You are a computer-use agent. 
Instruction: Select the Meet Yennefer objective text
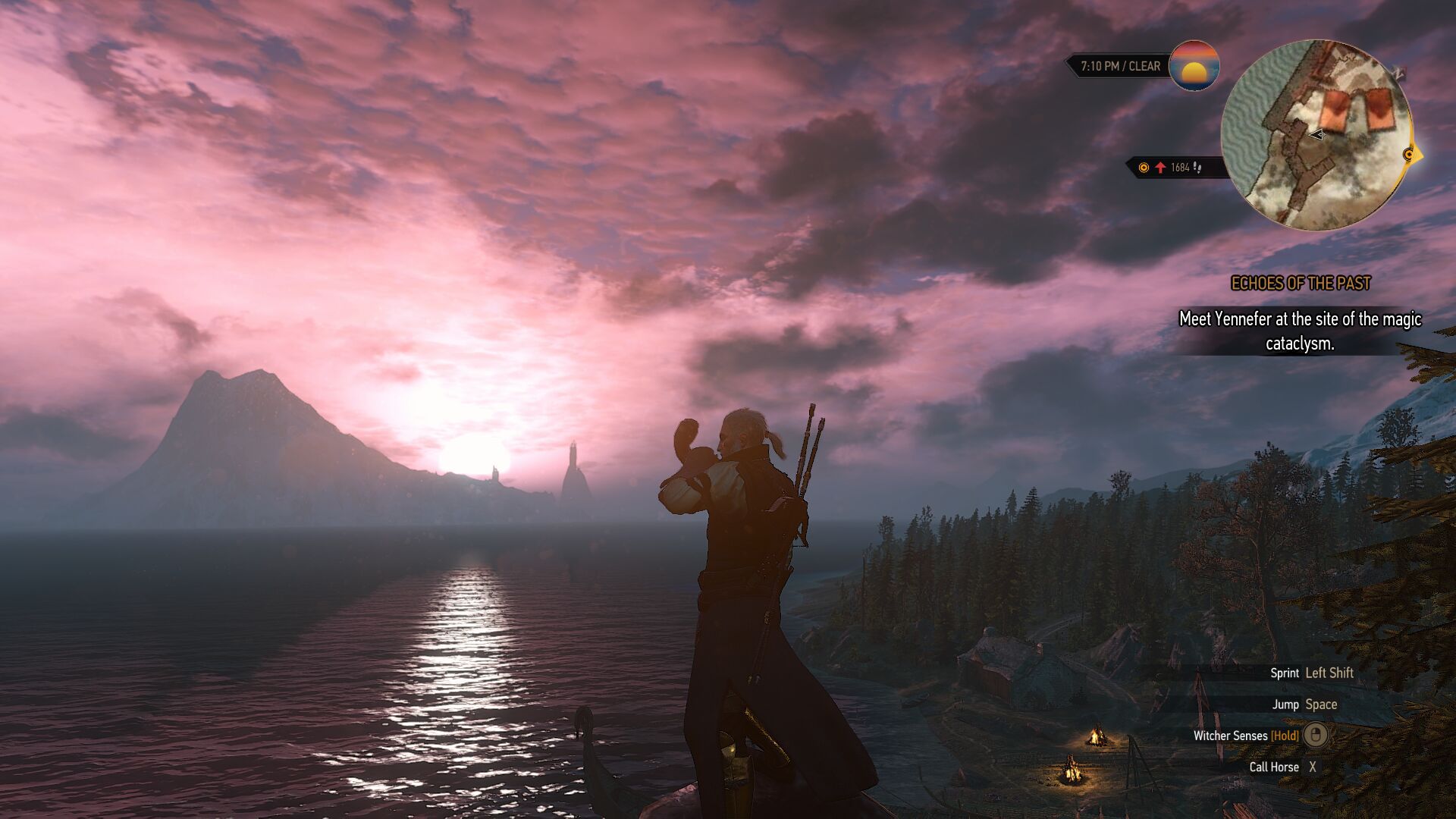pos(1300,331)
